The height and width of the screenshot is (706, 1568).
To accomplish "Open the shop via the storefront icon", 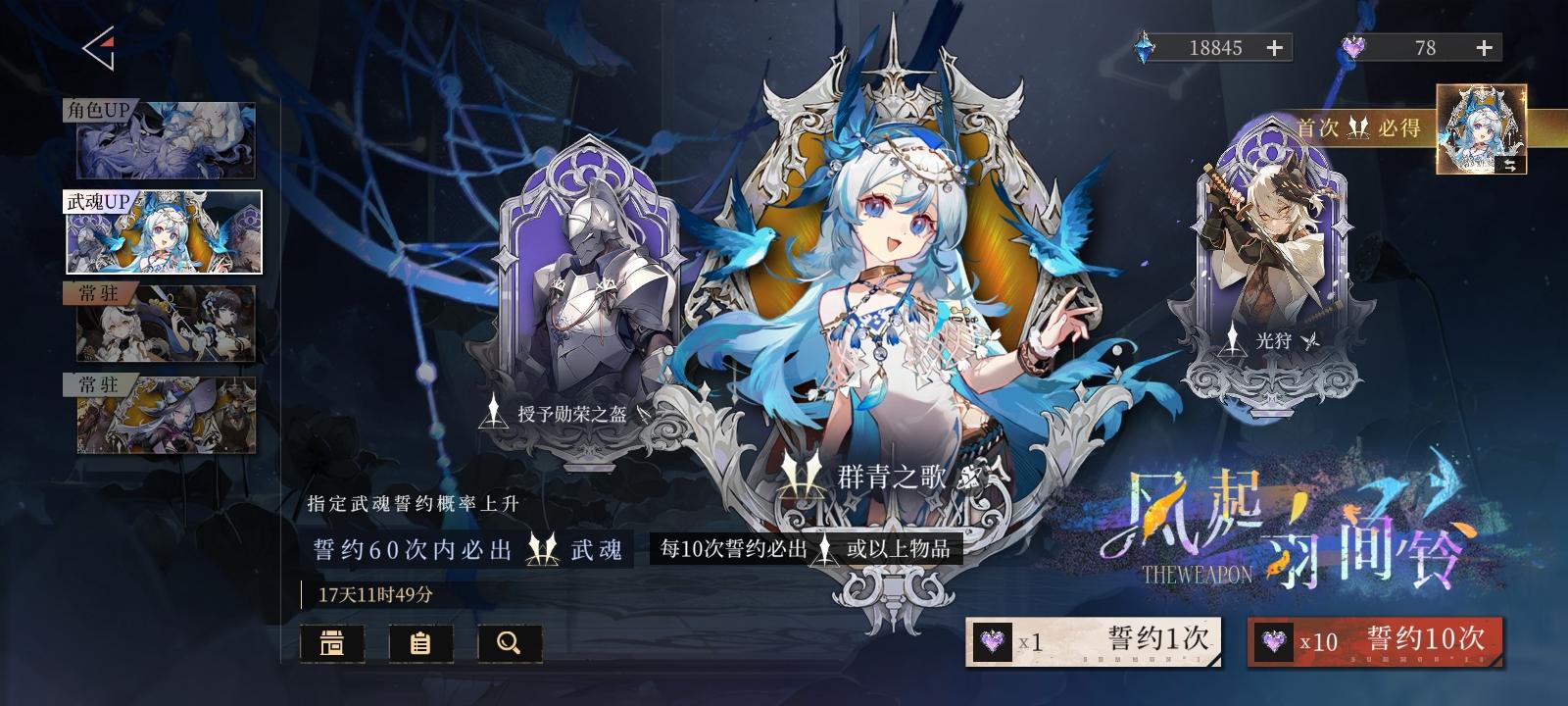I will (x=331, y=644).
